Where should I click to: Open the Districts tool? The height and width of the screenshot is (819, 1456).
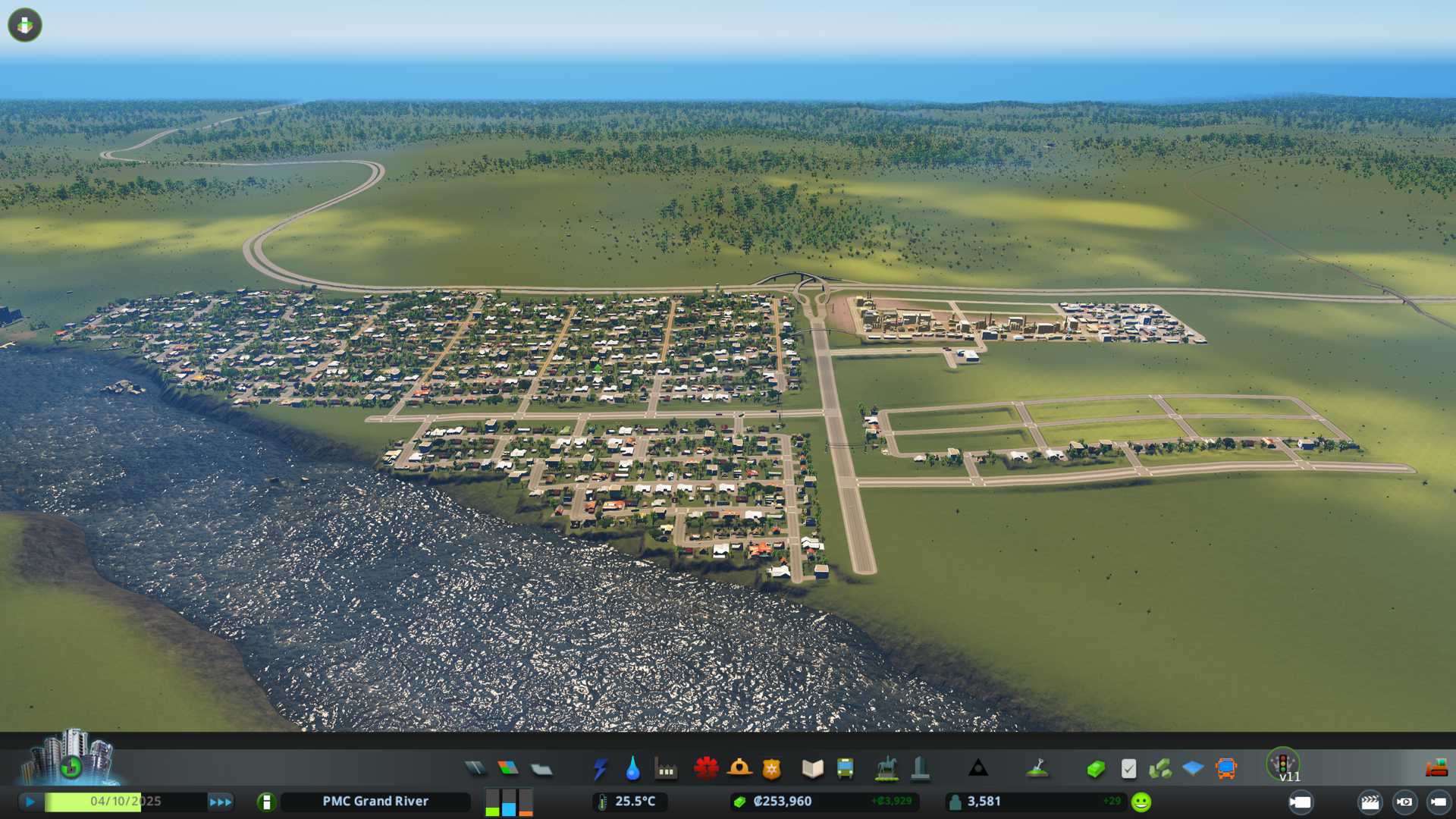click(541, 769)
